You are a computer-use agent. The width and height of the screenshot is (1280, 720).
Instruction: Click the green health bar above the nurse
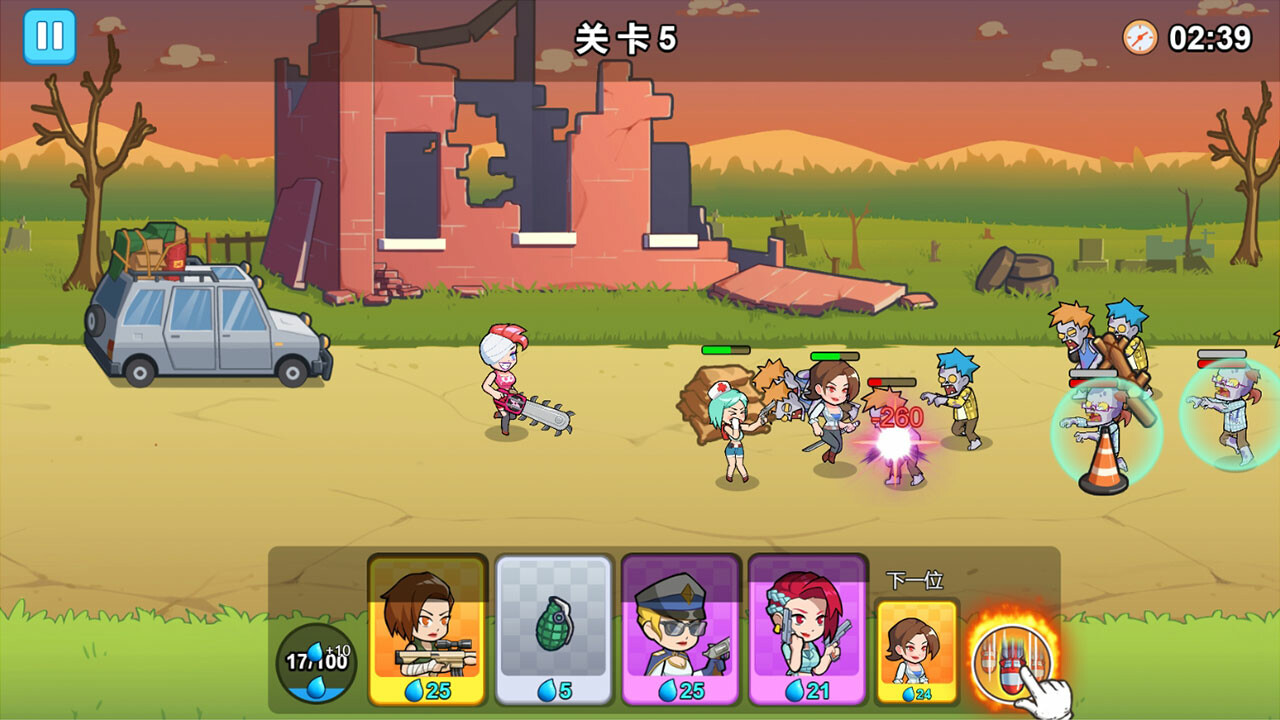click(x=728, y=351)
